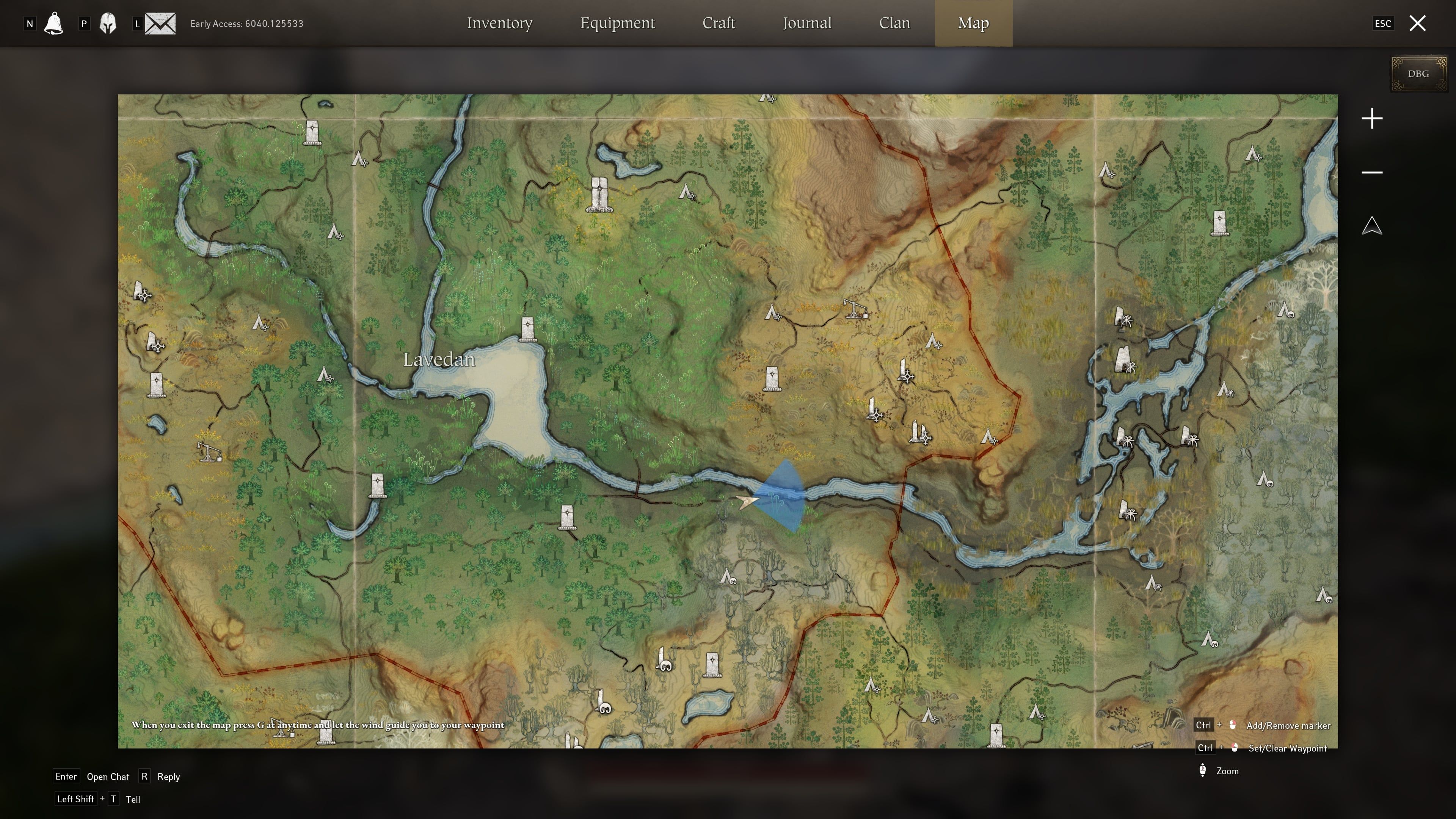Image resolution: width=1456 pixels, height=819 pixels.
Task: Center the map on player arrow button
Action: 1372,226
